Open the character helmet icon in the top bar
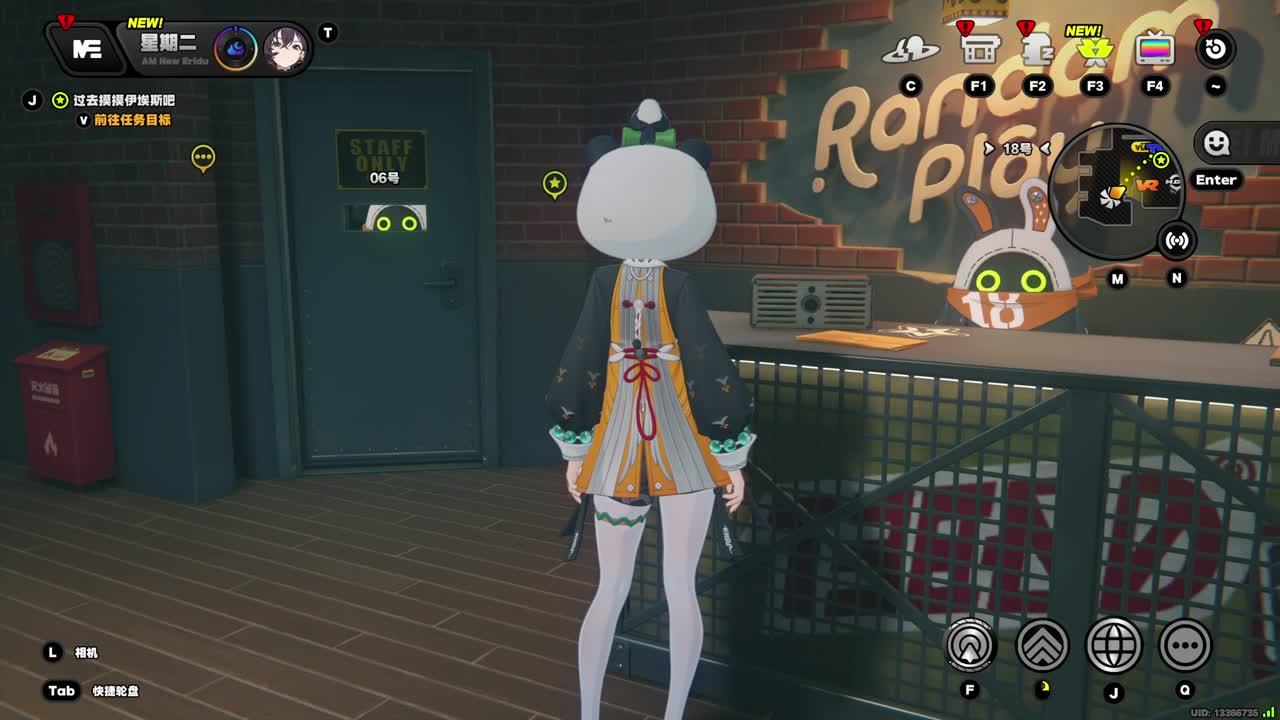 click(x=909, y=49)
